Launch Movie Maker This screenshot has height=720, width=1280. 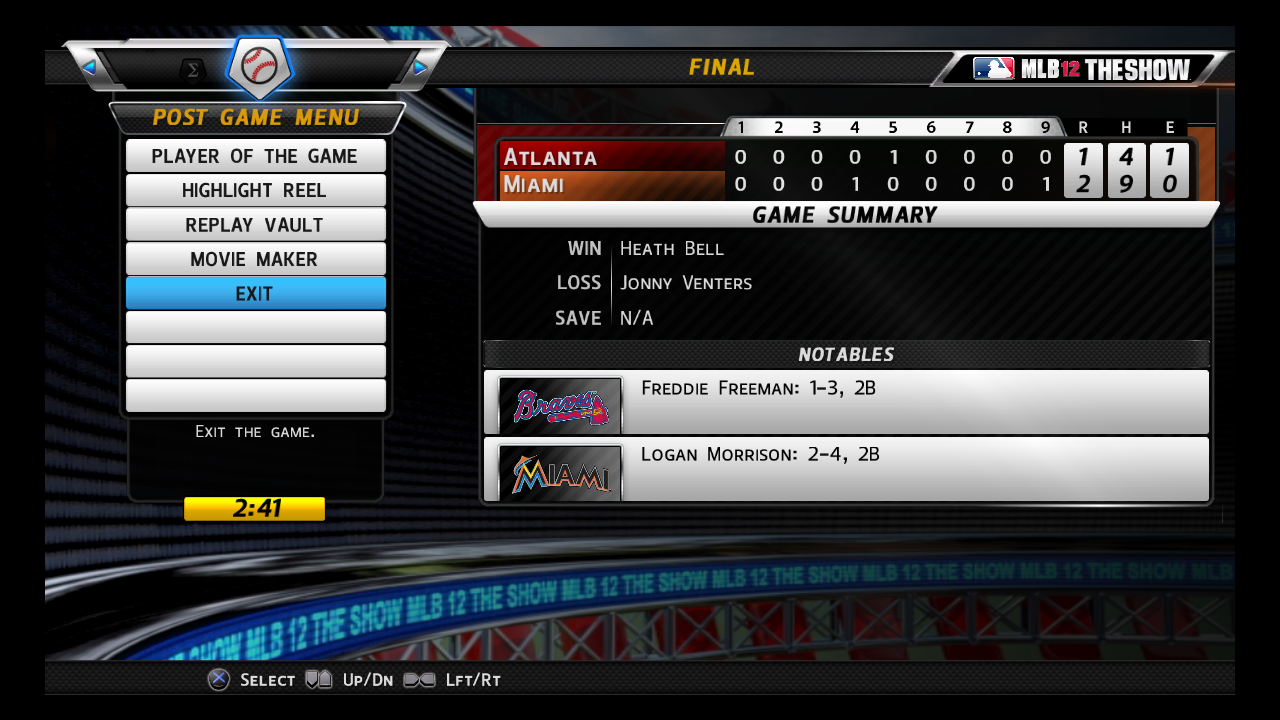[255, 259]
